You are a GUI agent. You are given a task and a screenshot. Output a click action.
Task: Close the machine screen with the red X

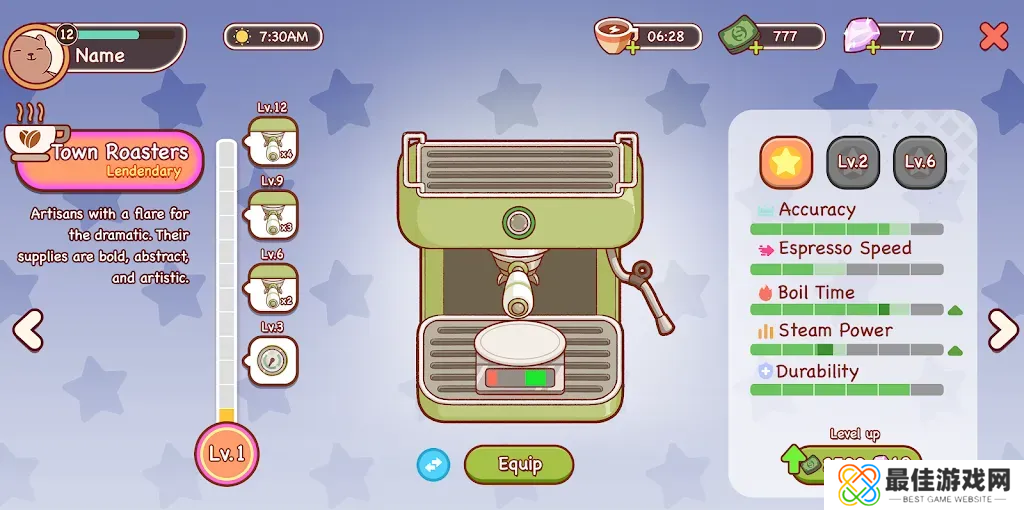(993, 37)
